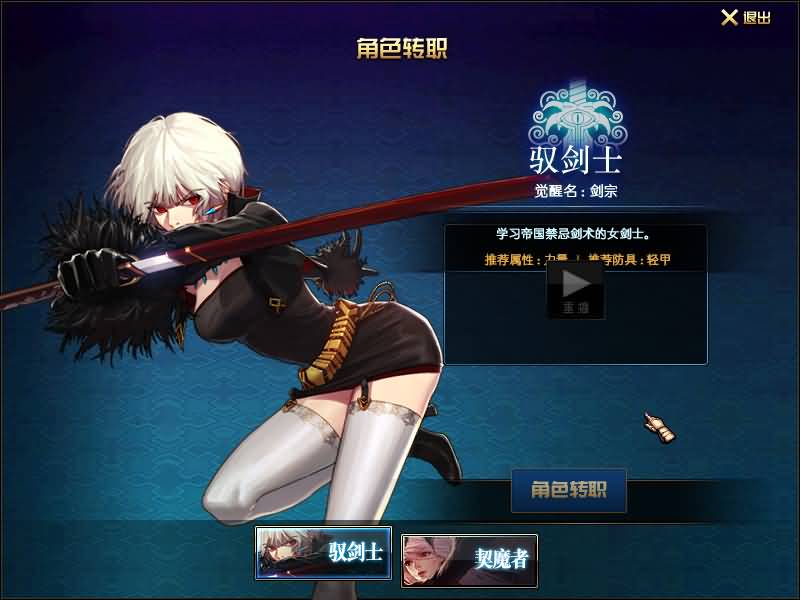Select the 驭剑士 class tile
The height and width of the screenshot is (600, 800).
tap(323, 553)
